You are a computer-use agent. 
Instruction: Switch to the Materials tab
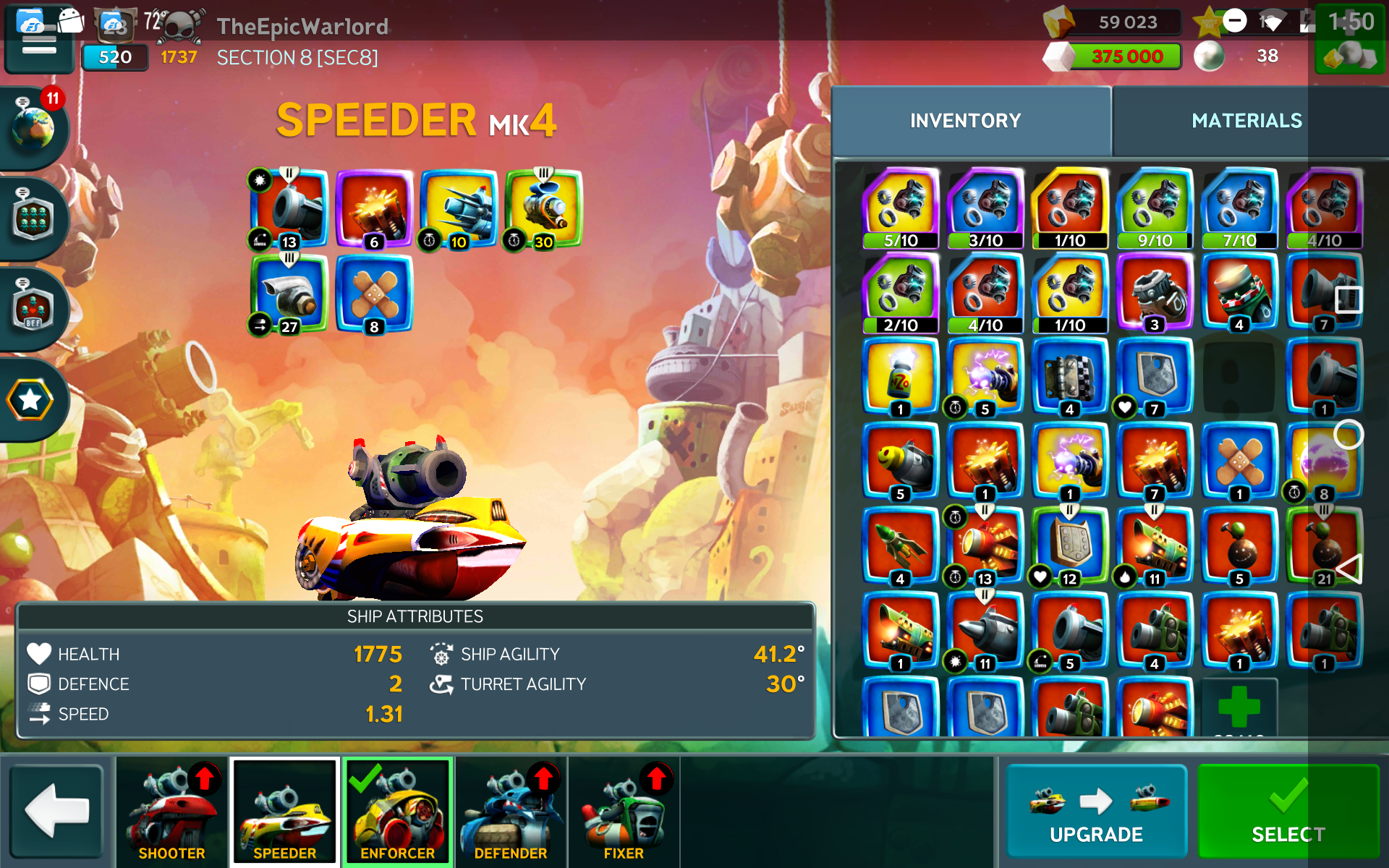click(1246, 121)
